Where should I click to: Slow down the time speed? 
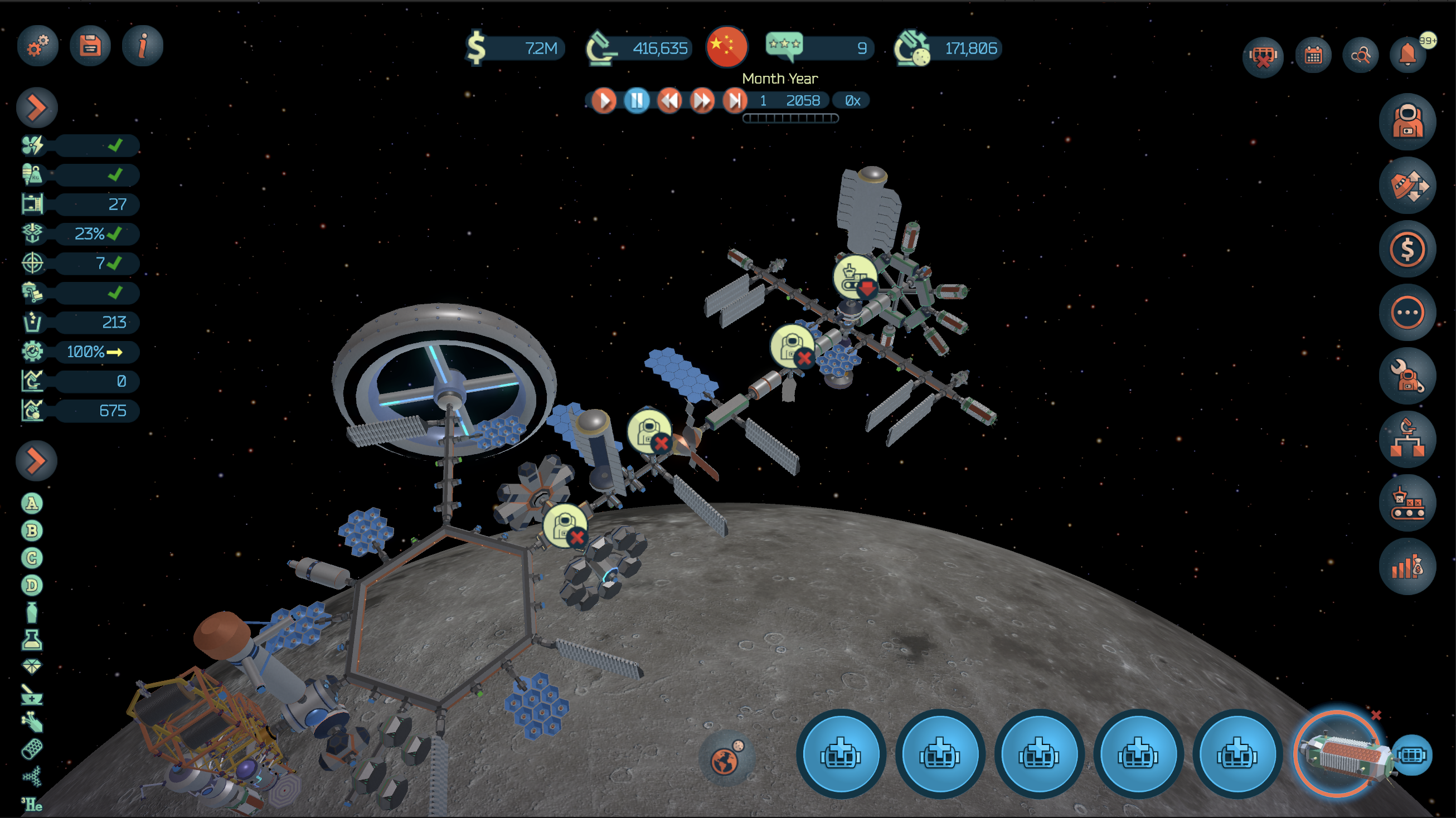click(669, 100)
